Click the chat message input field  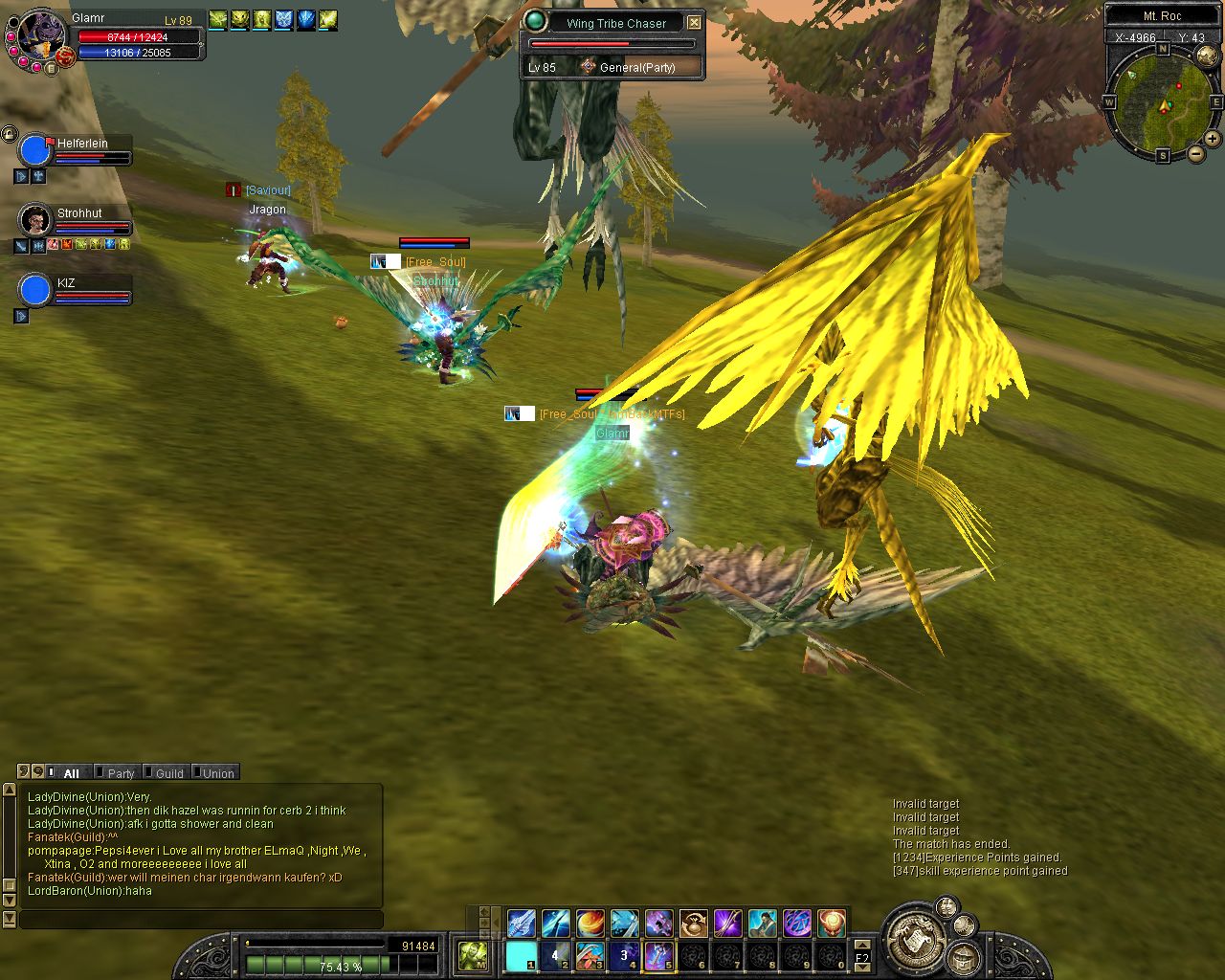point(201,919)
